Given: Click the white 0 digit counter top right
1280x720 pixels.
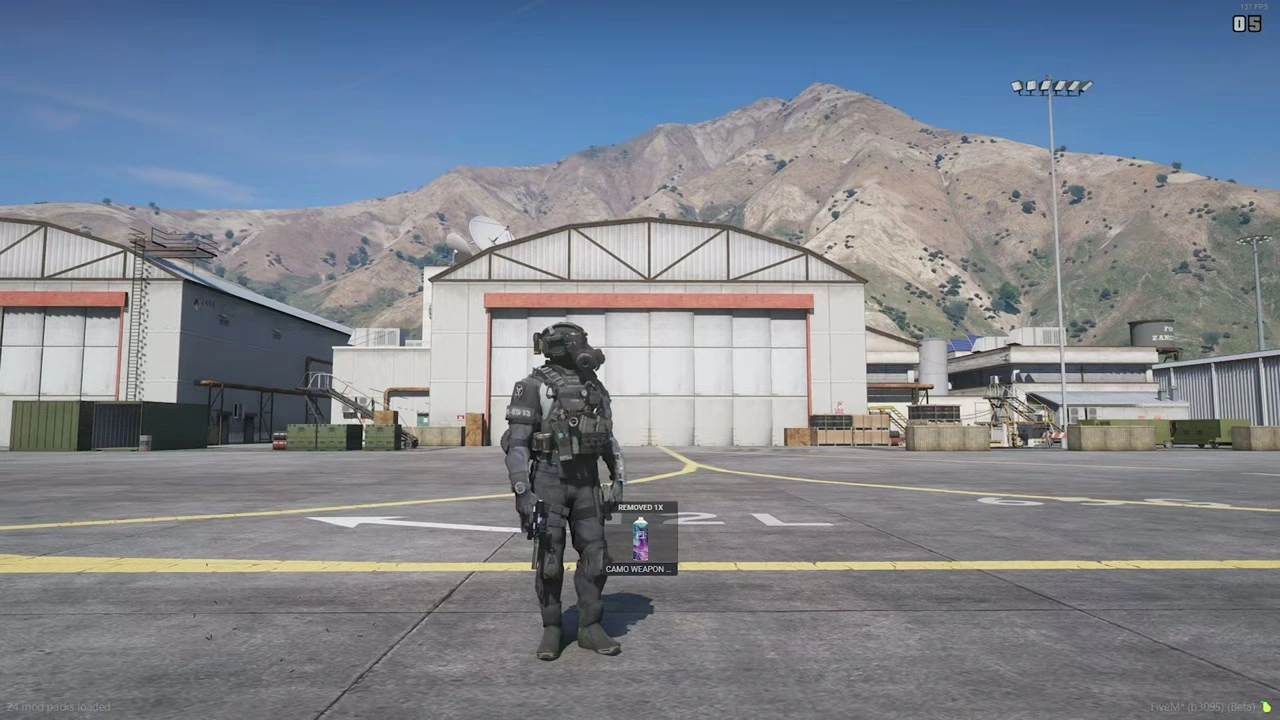Looking at the screenshot, I should pos(1241,24).
